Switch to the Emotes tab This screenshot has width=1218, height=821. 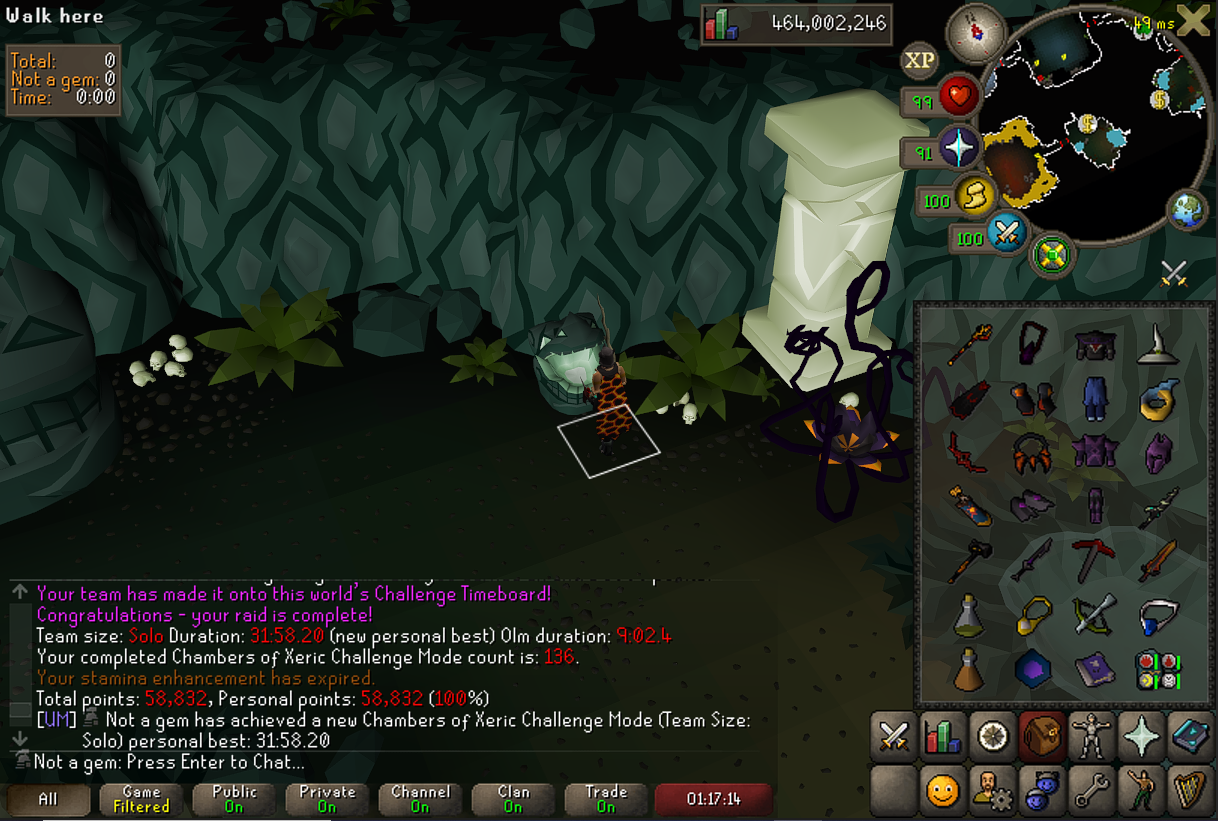point(1139,790)
